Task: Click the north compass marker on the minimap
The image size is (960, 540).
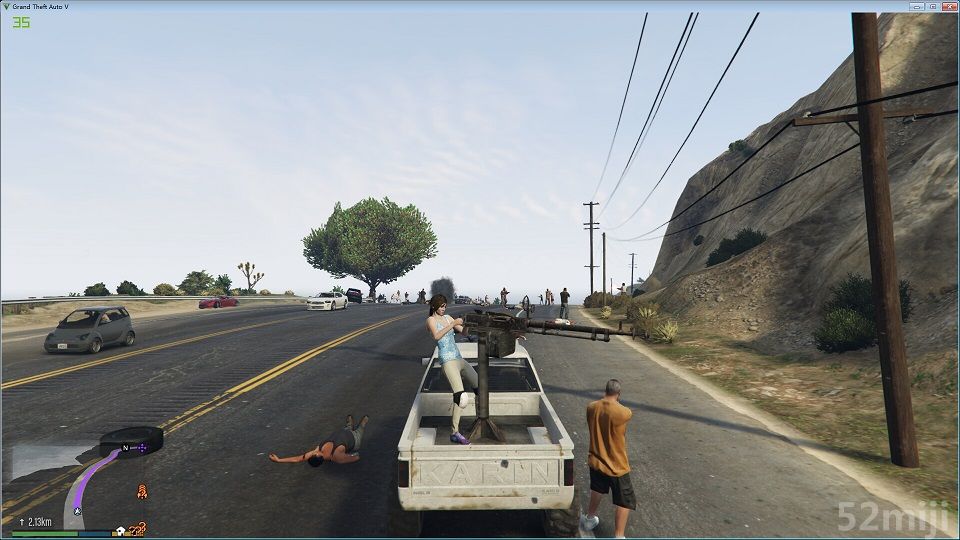Action: pyautogui.click(x=127, y=446)
